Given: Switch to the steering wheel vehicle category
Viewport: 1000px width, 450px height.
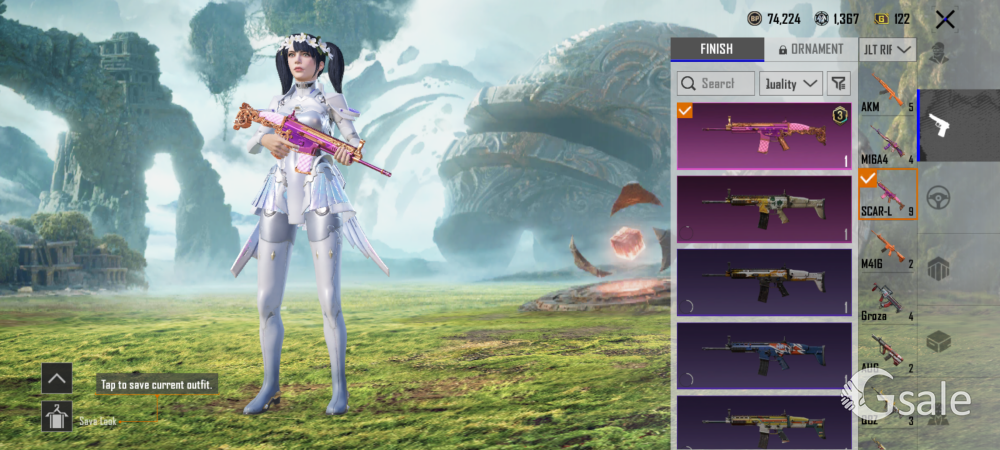Looking at the screenshot, I should pyautogui.click(x=938, y=197).
